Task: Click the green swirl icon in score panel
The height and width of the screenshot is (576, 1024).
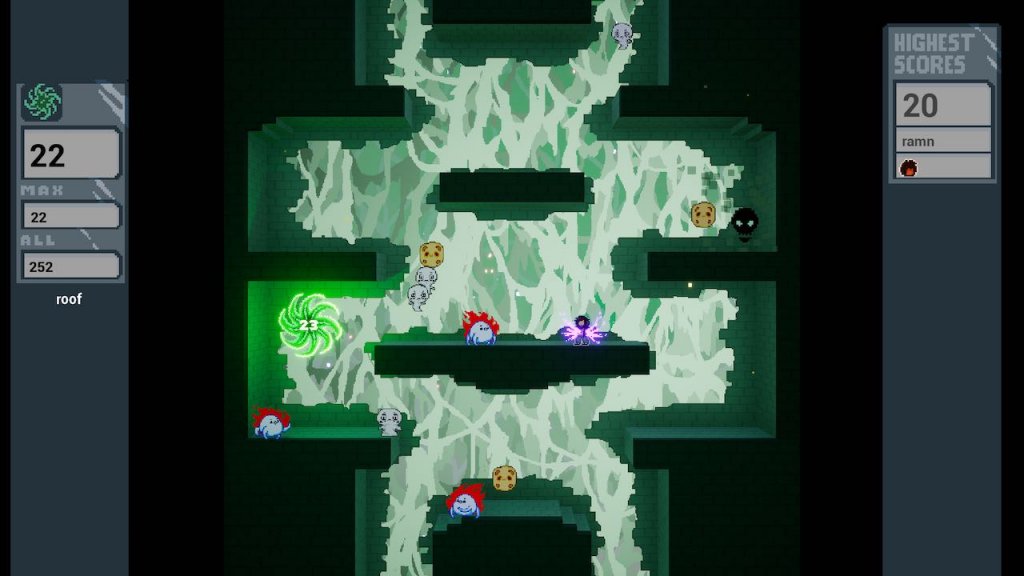Action: [42, 102]
